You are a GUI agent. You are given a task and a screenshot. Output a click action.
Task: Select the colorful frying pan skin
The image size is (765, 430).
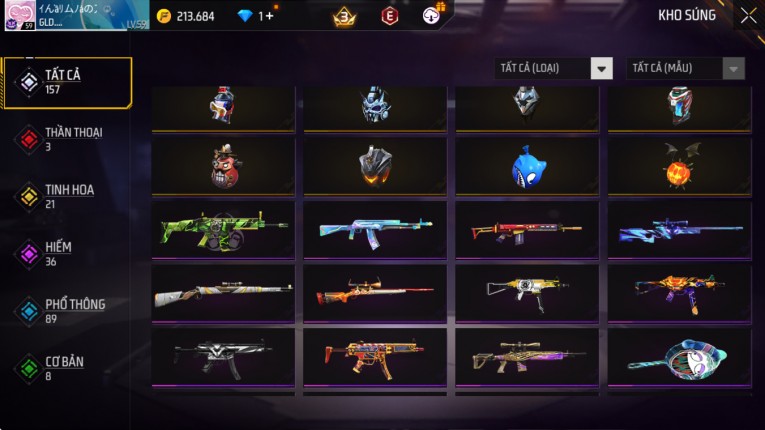(x=679, y=357)
